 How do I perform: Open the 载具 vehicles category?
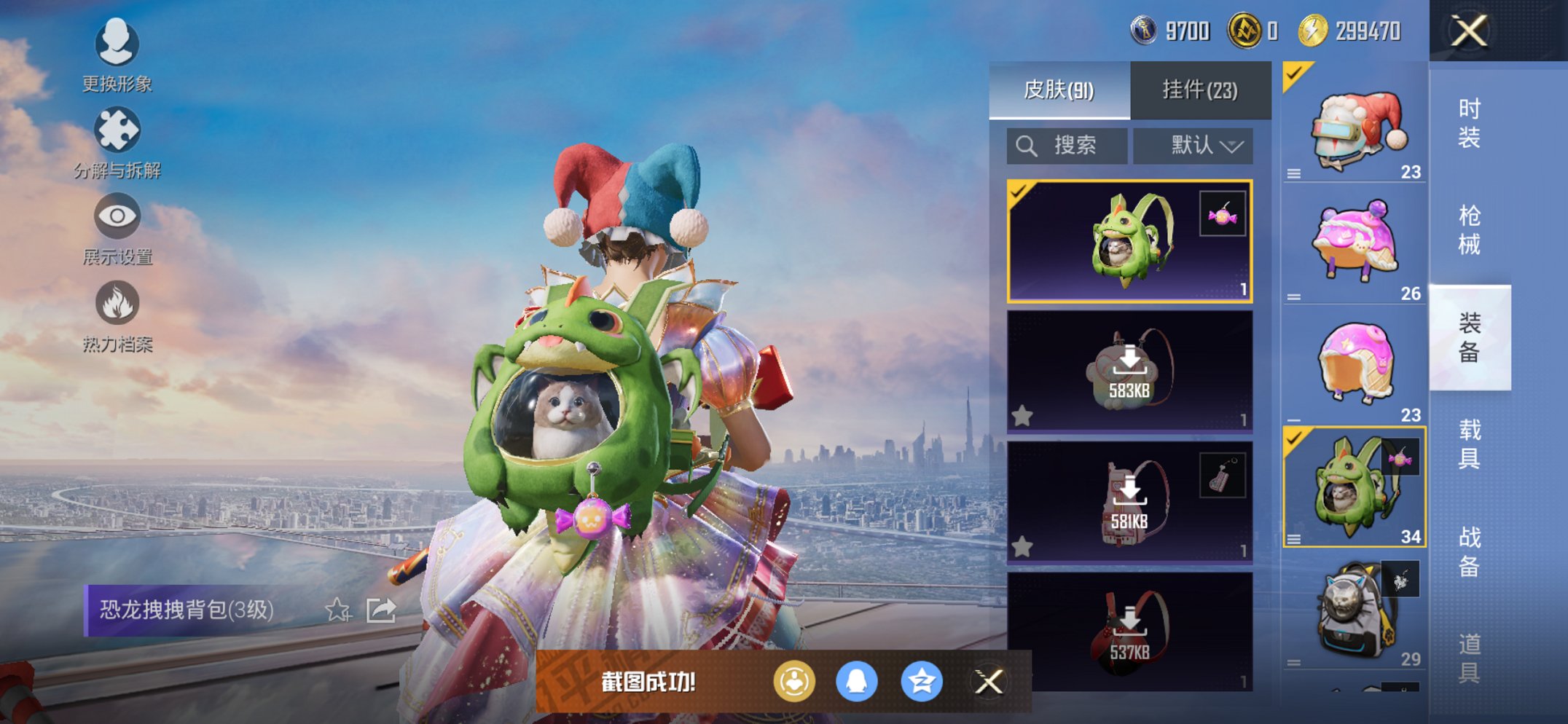pos(1468,444)
